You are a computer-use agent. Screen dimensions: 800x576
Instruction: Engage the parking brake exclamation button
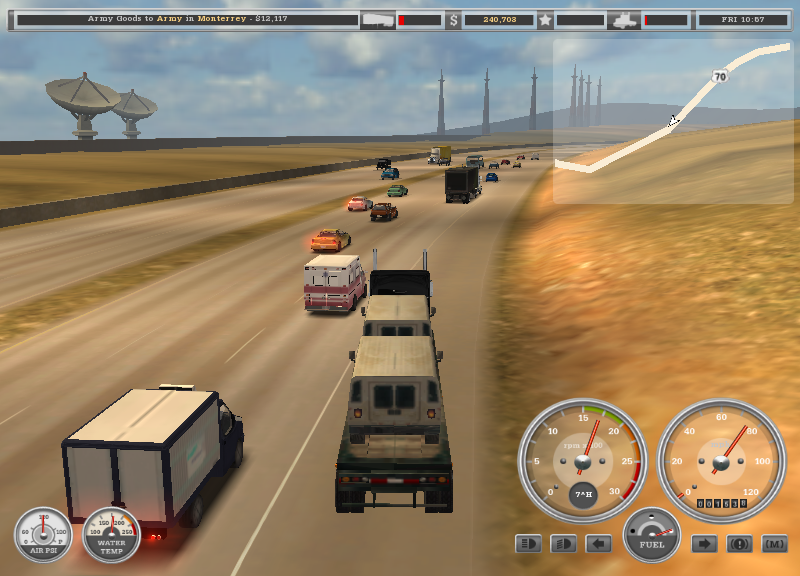click(x=740, y=544)
